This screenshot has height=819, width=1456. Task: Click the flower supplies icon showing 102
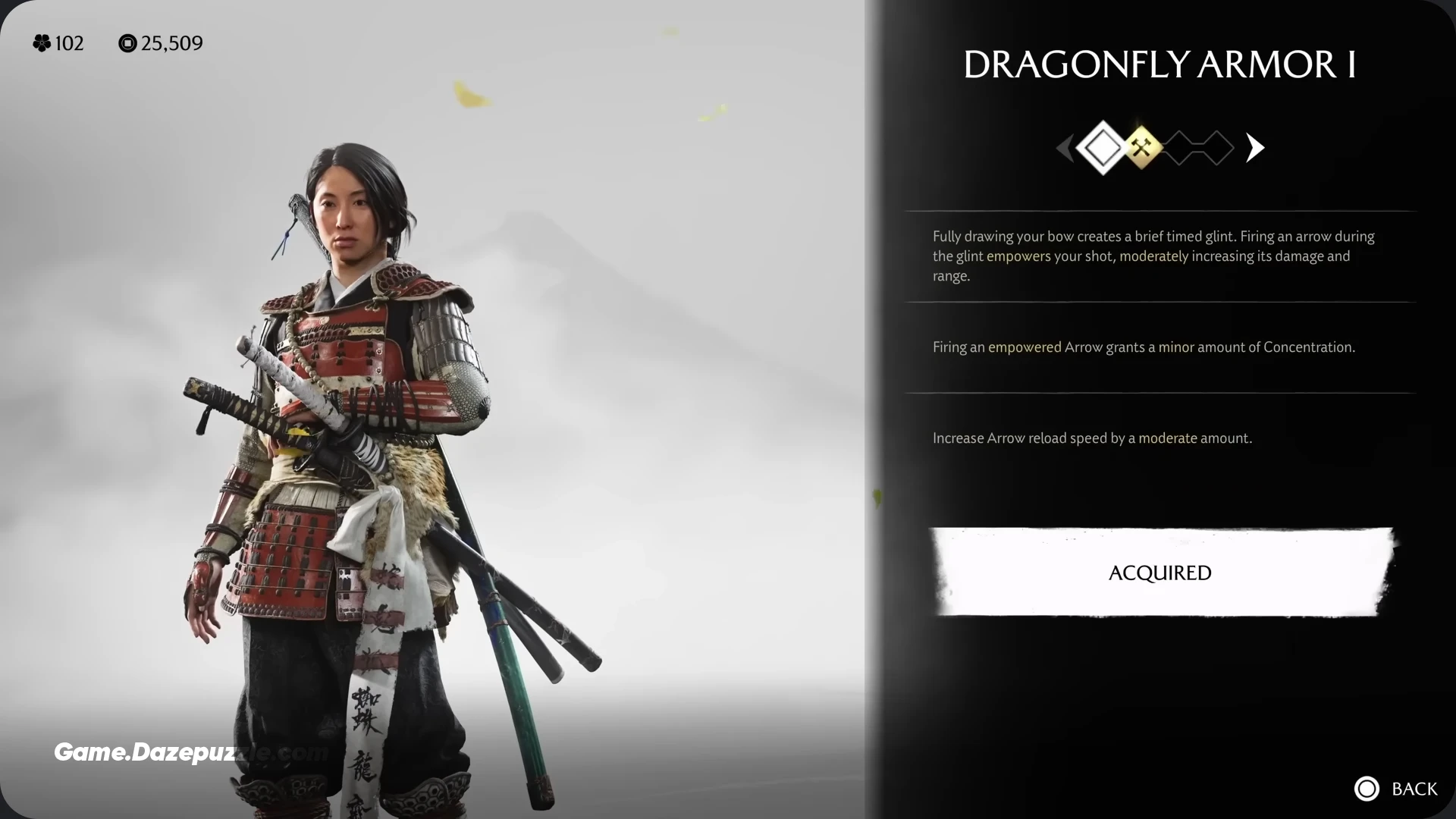pyautogui.click(x=43, y=43)
